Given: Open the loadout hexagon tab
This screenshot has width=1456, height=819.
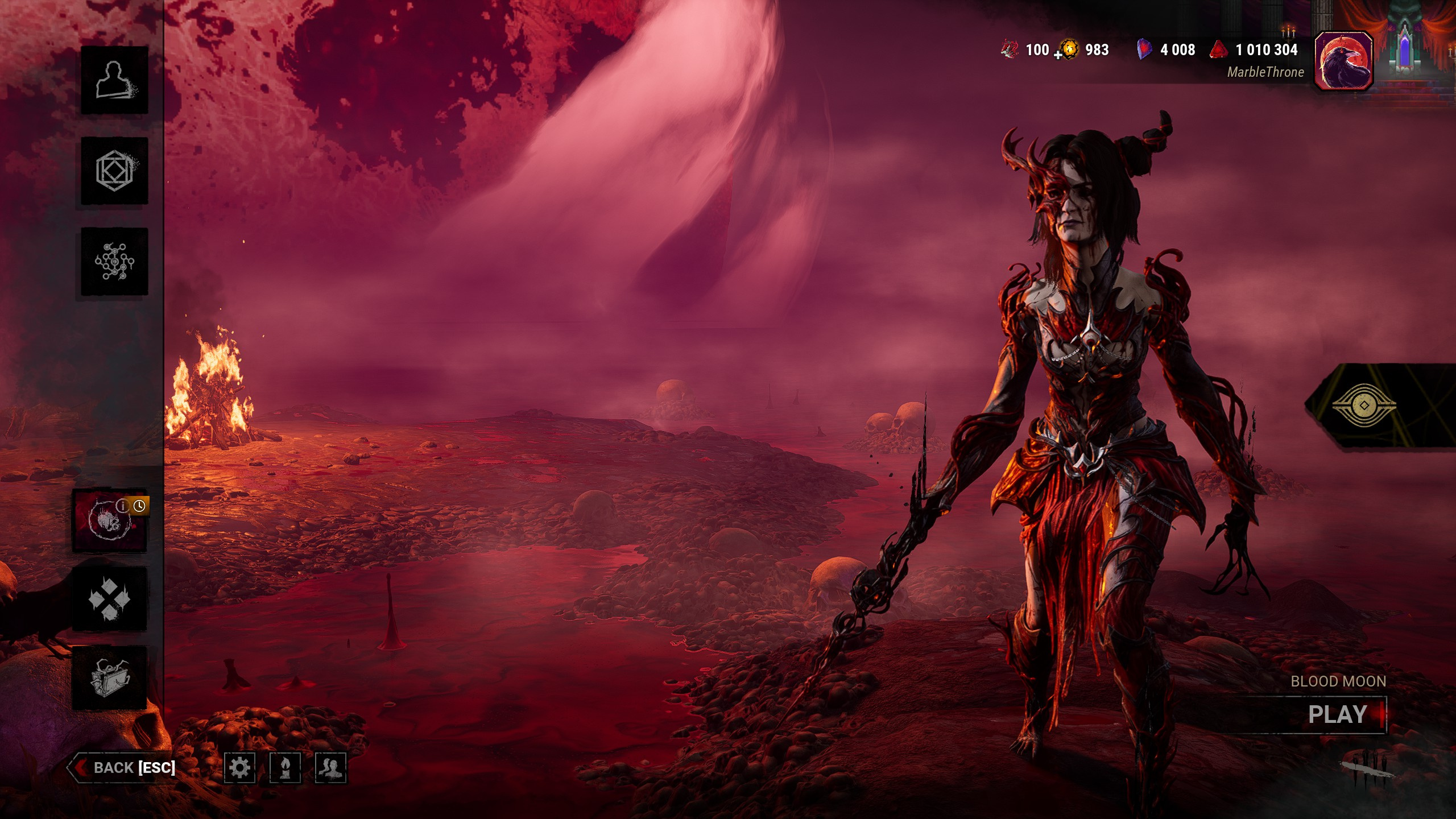Looking at the screenshot, I should pyautogui.click(x=114, y=171).
